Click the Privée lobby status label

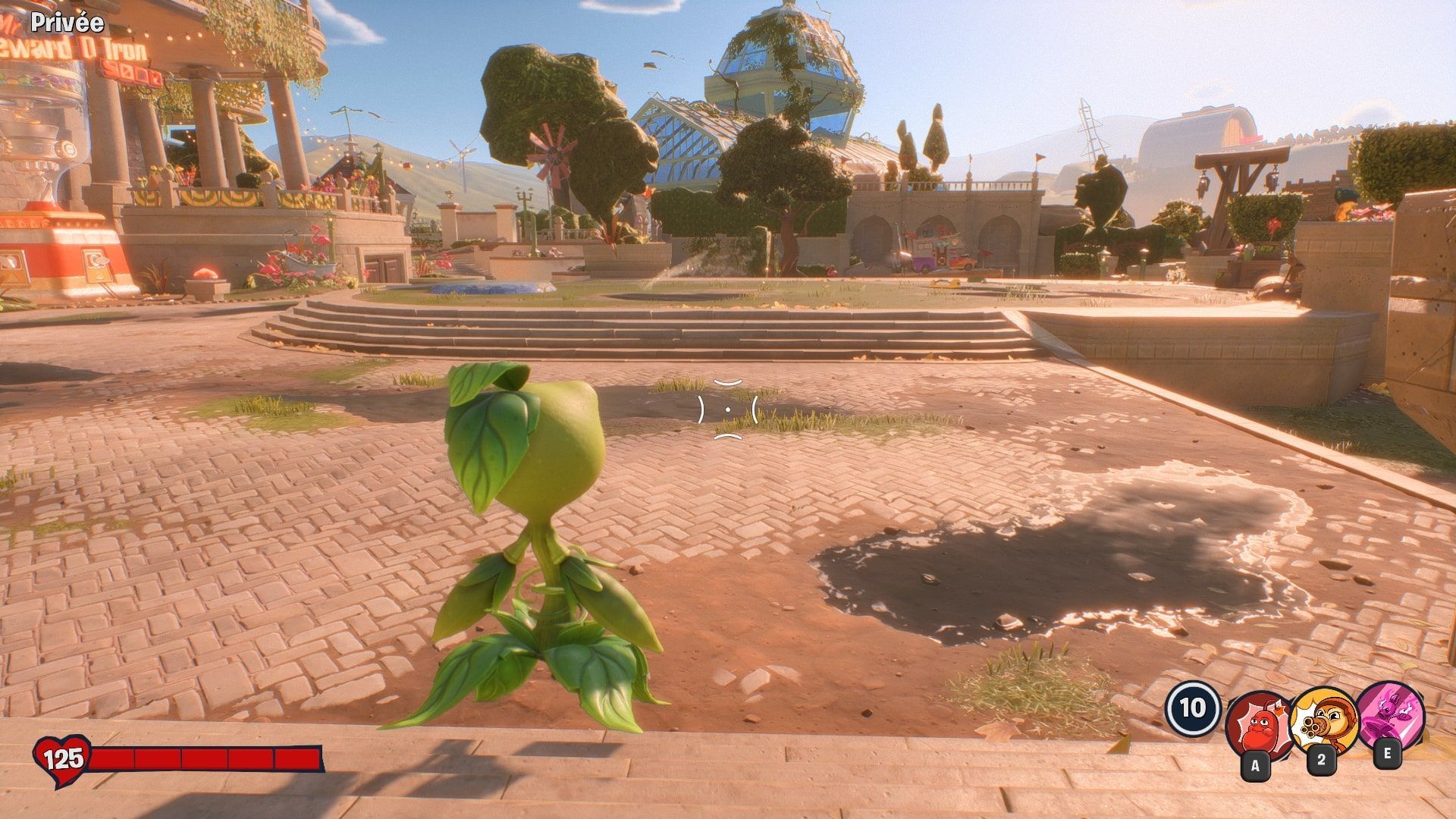coord(67,23)
